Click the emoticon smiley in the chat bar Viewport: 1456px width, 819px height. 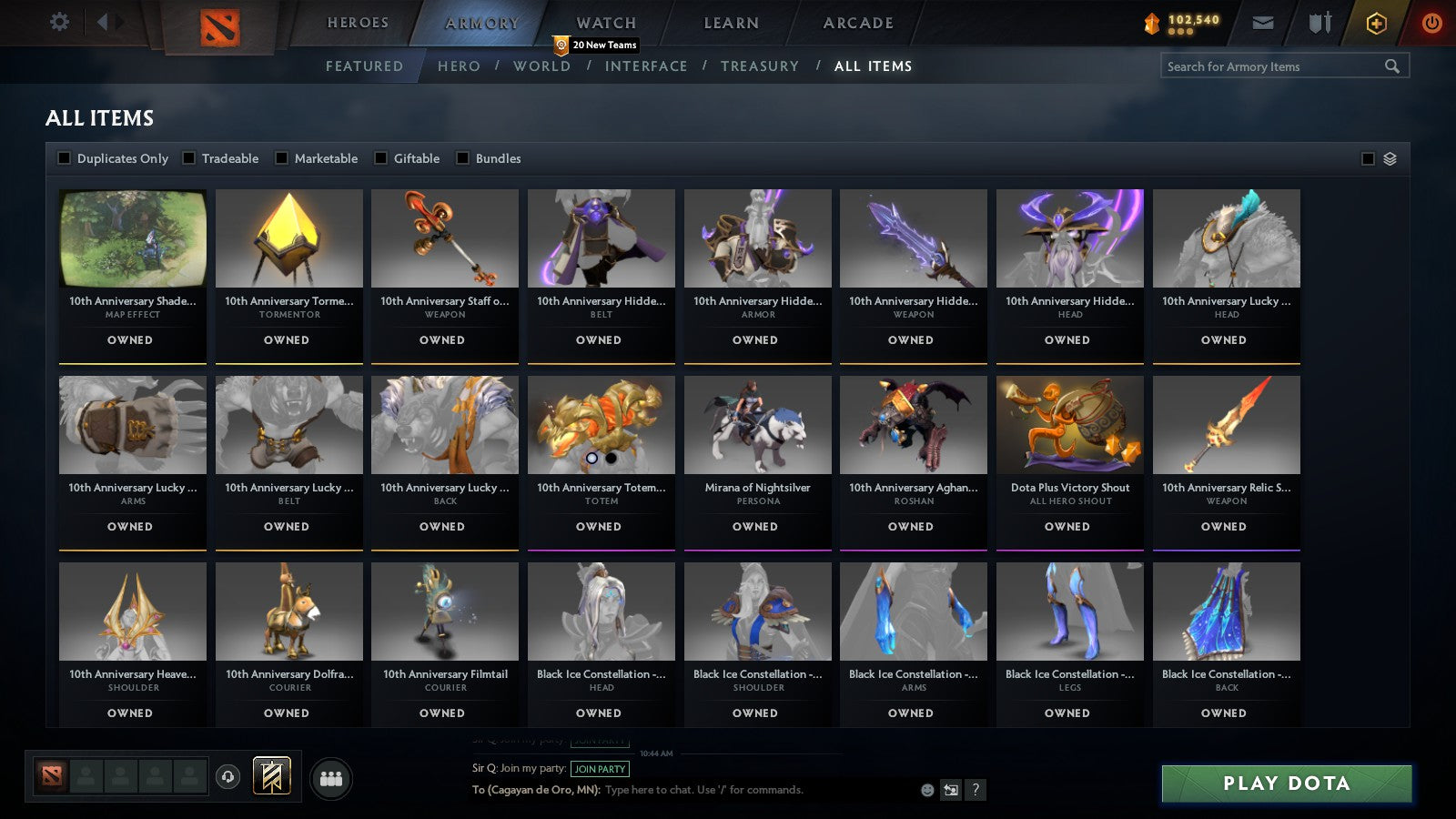pos(926,791)
